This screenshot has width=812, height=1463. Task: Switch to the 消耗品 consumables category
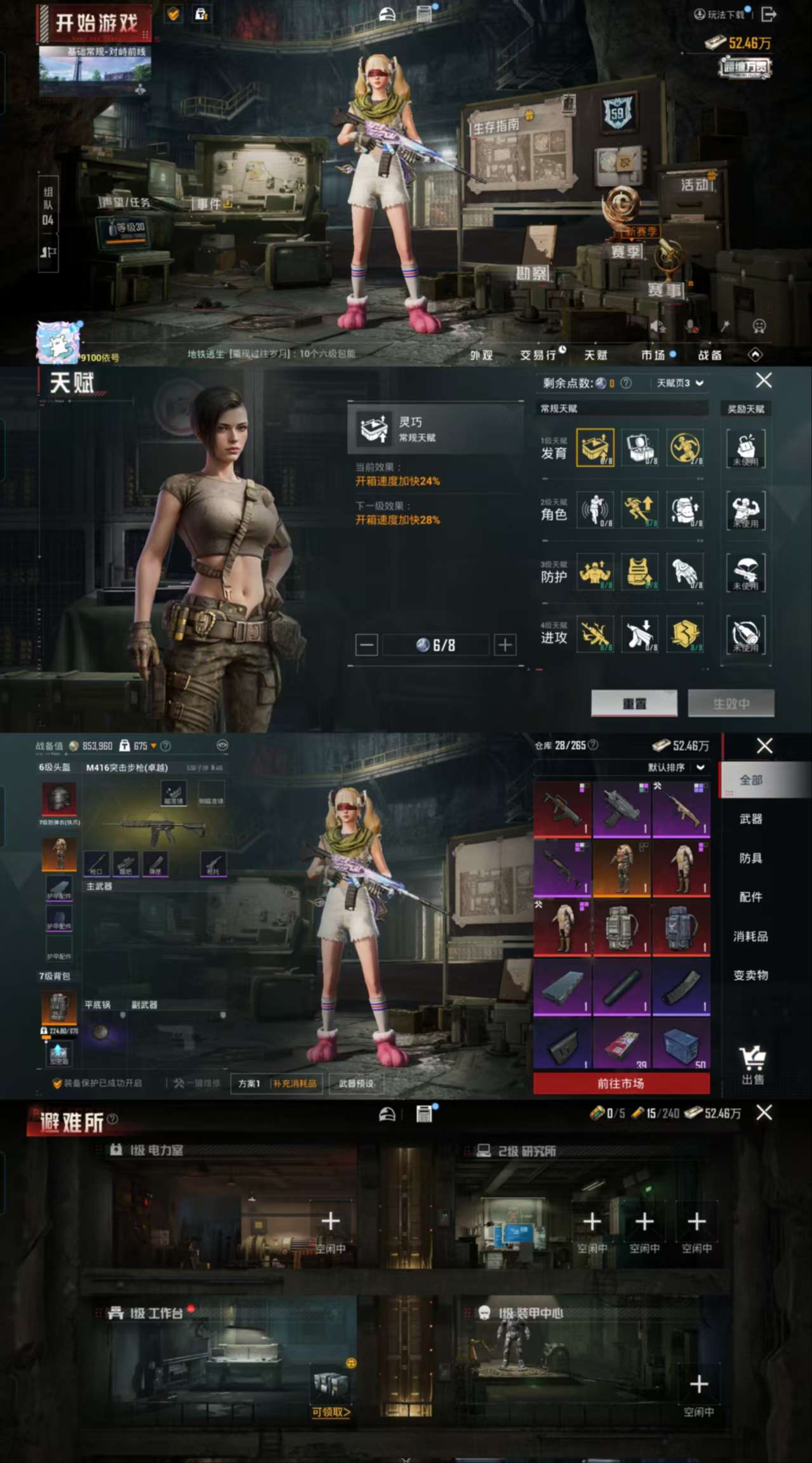(x=750, y=936)
